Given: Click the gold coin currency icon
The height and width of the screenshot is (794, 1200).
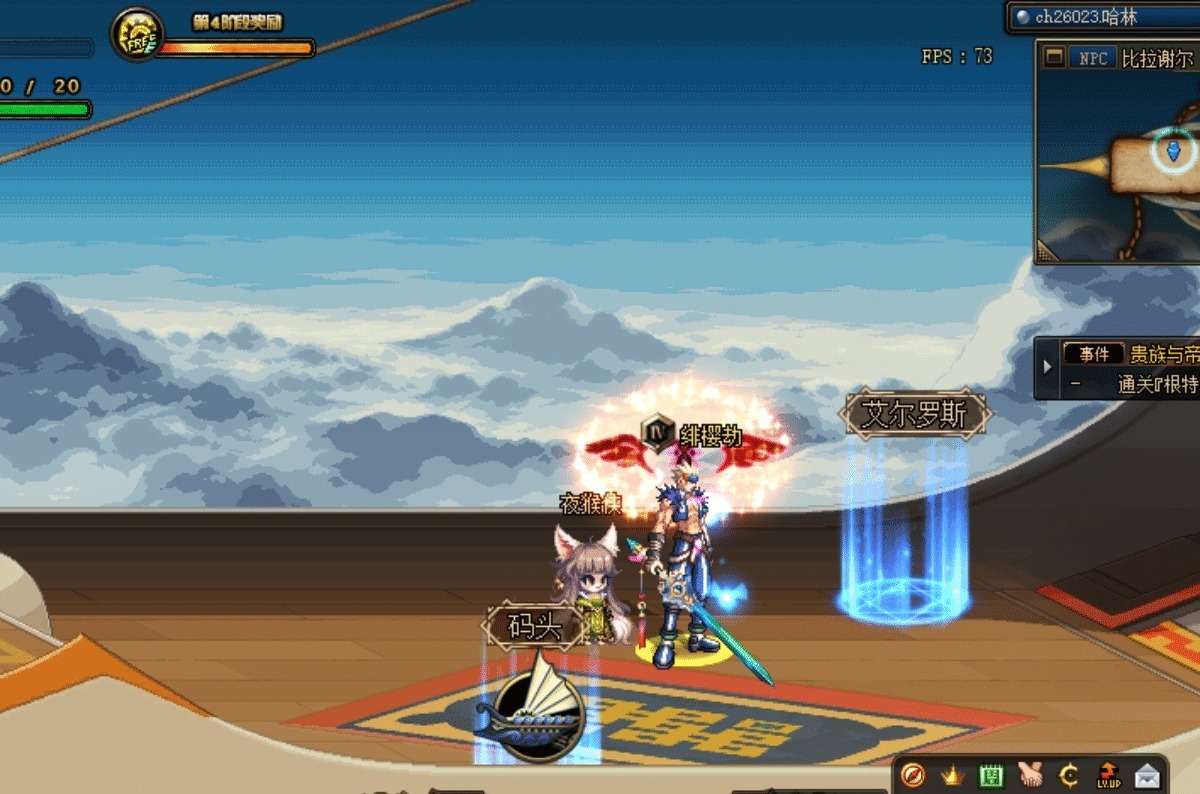Looking at the screenshot, I should click(1068, 774).
